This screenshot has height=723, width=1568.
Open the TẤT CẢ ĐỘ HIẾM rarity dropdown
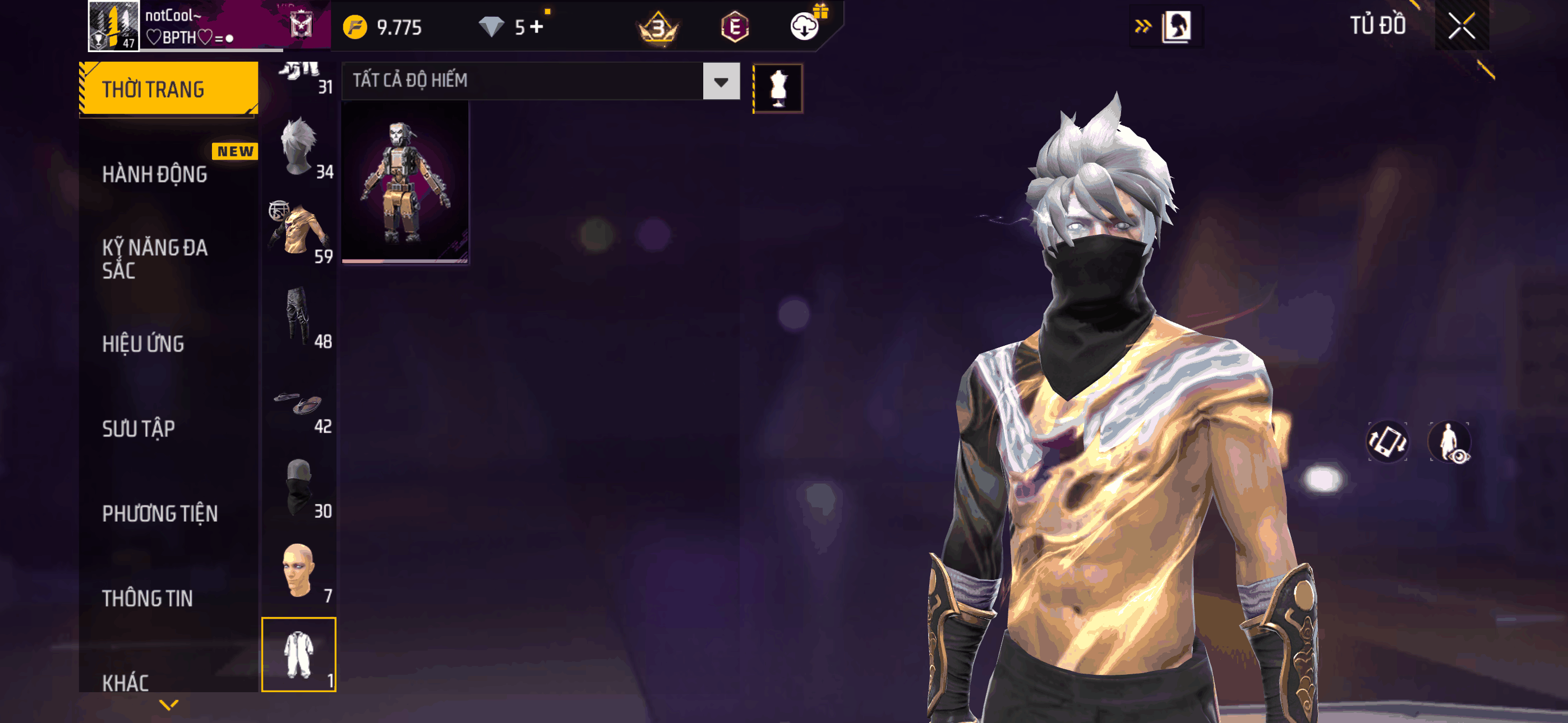click(x=721, y=81)
